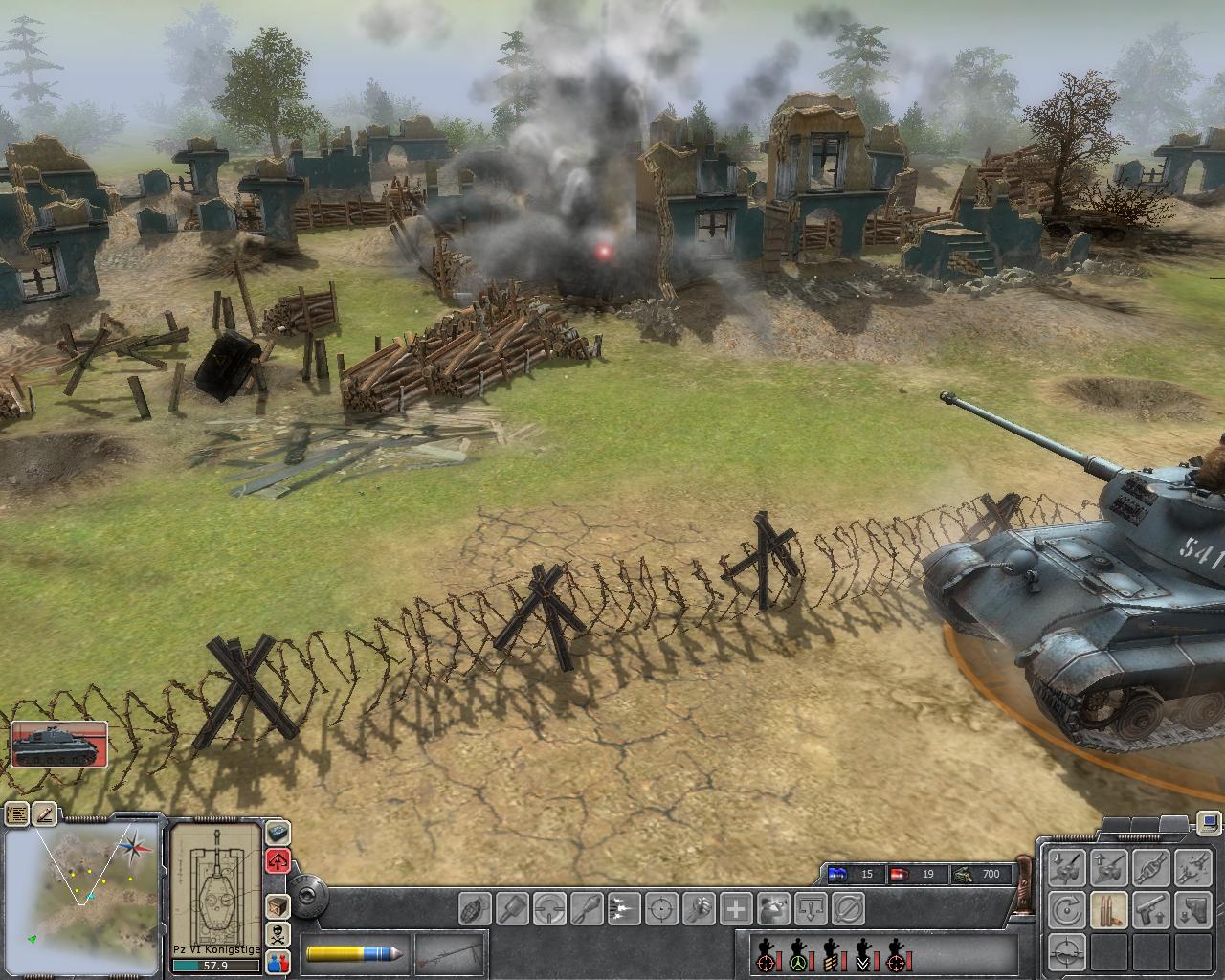This screenshot has height=980, width=1225.
Task: Select the rotate arrow order button
Action: click(x=1066, y=909)
